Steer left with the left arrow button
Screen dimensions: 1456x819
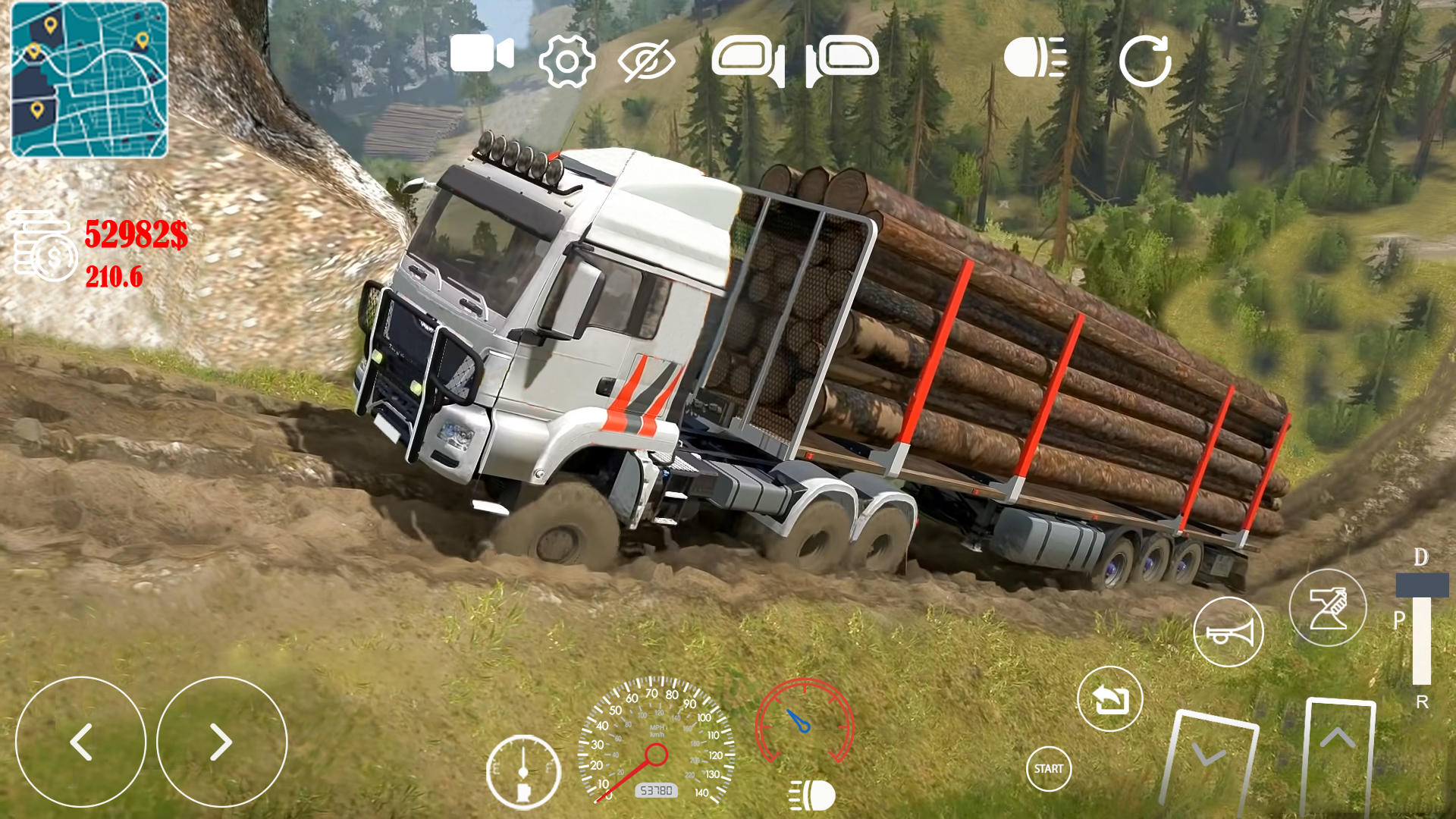pyautogui.click(x=80, y=742)
